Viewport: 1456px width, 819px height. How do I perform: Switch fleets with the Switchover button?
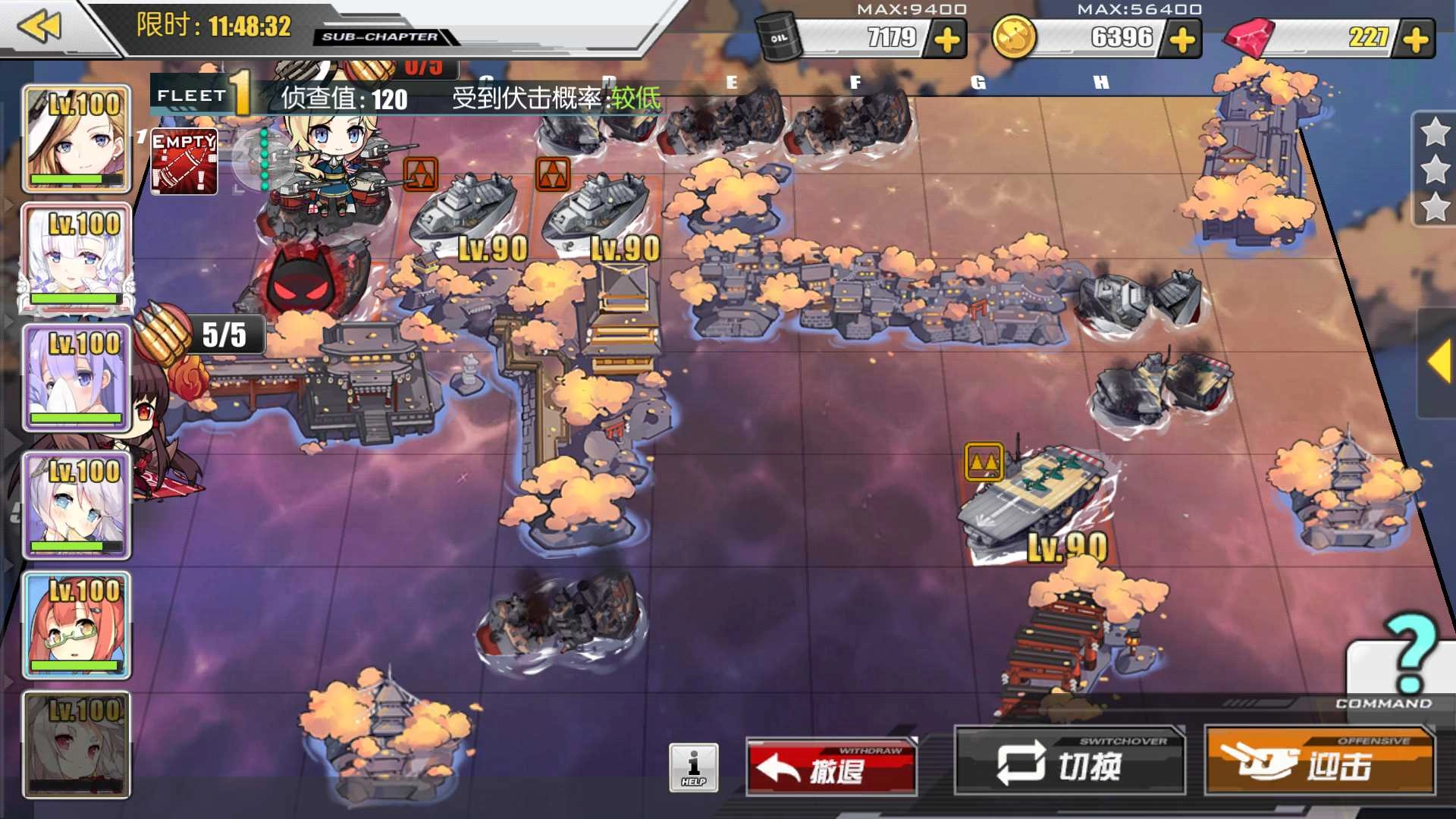(x=1069, y=763)
